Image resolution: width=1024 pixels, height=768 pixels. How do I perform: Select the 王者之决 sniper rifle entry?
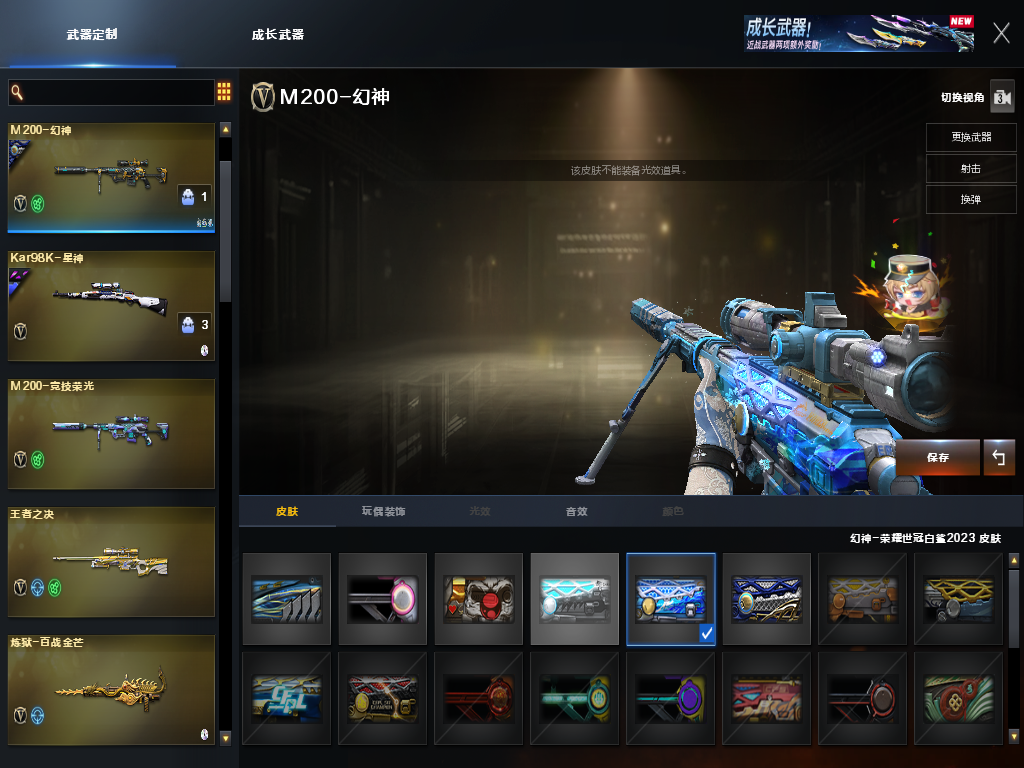click(112, 561)
